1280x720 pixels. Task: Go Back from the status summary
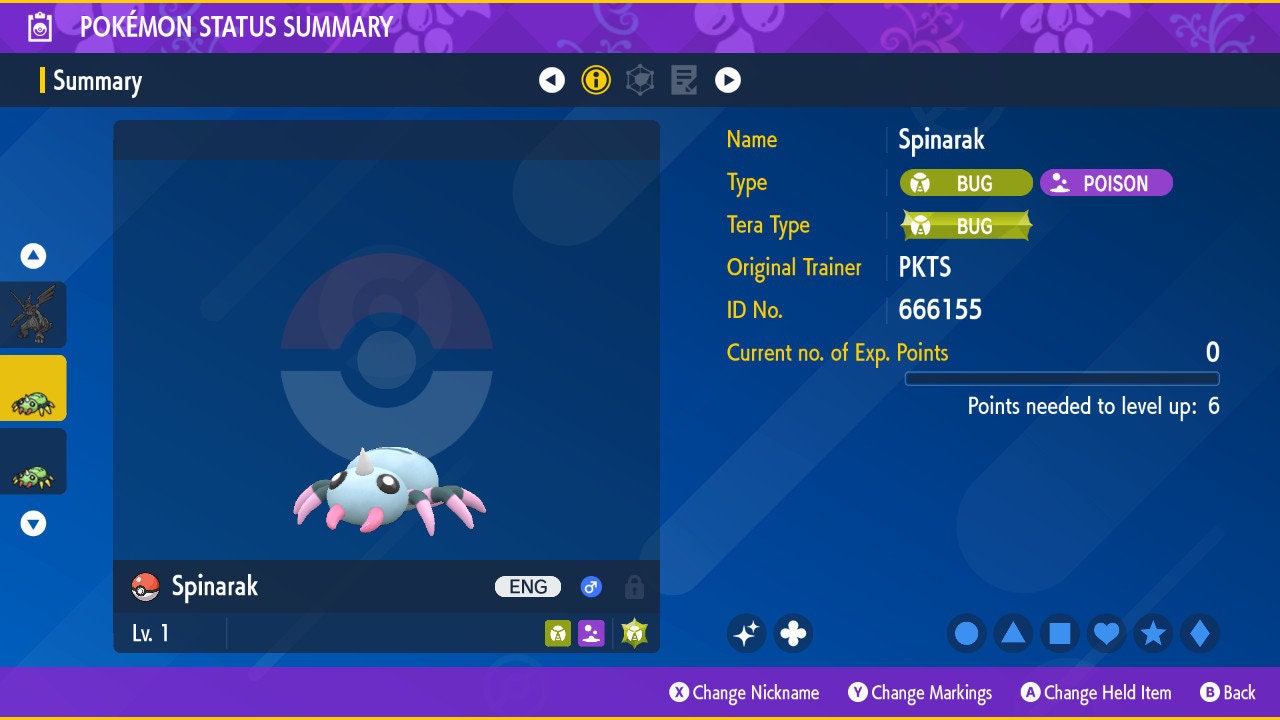[x=1228, y=693]
